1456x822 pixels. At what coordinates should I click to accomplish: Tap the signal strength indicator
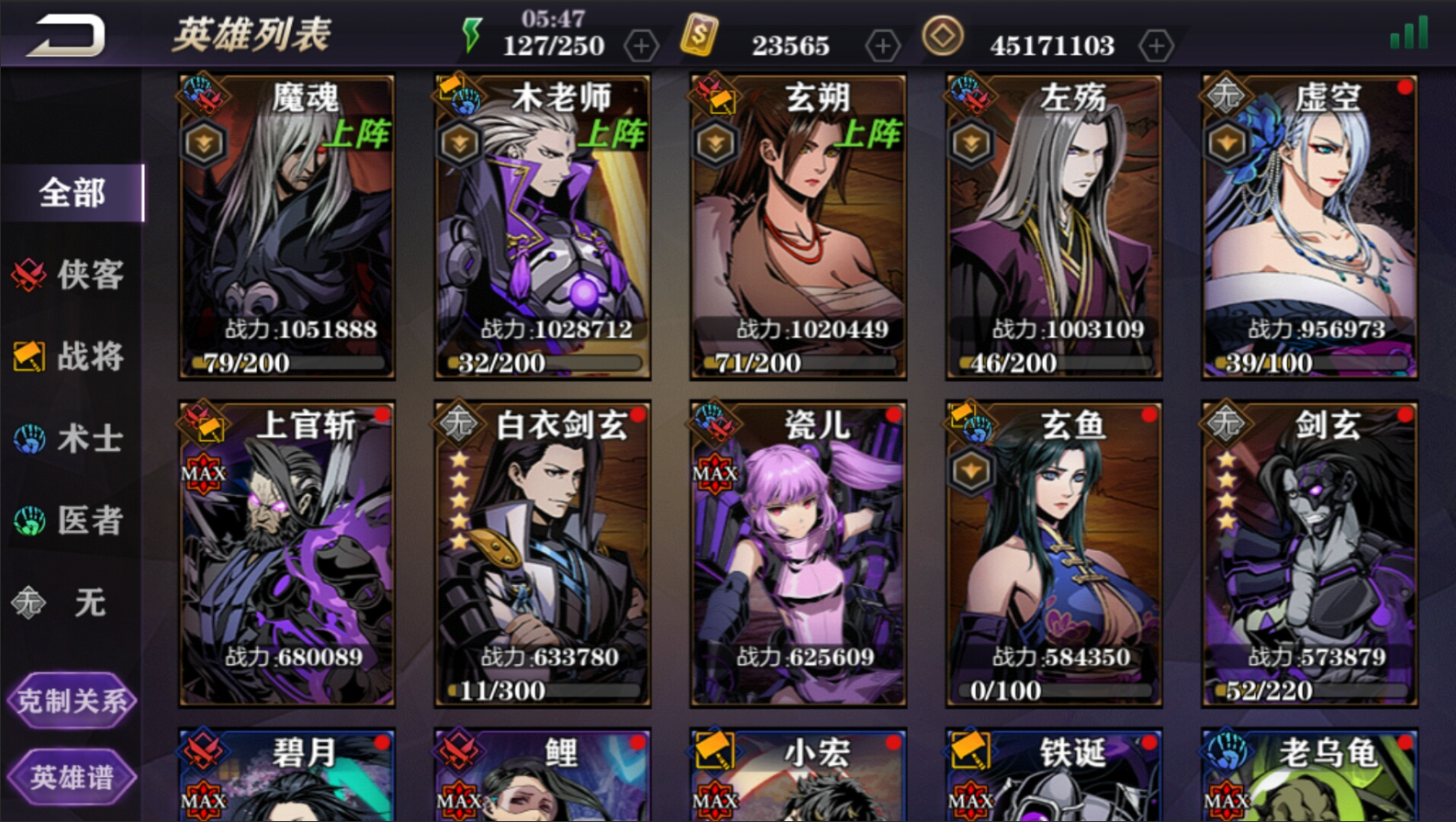point(1409,32)
